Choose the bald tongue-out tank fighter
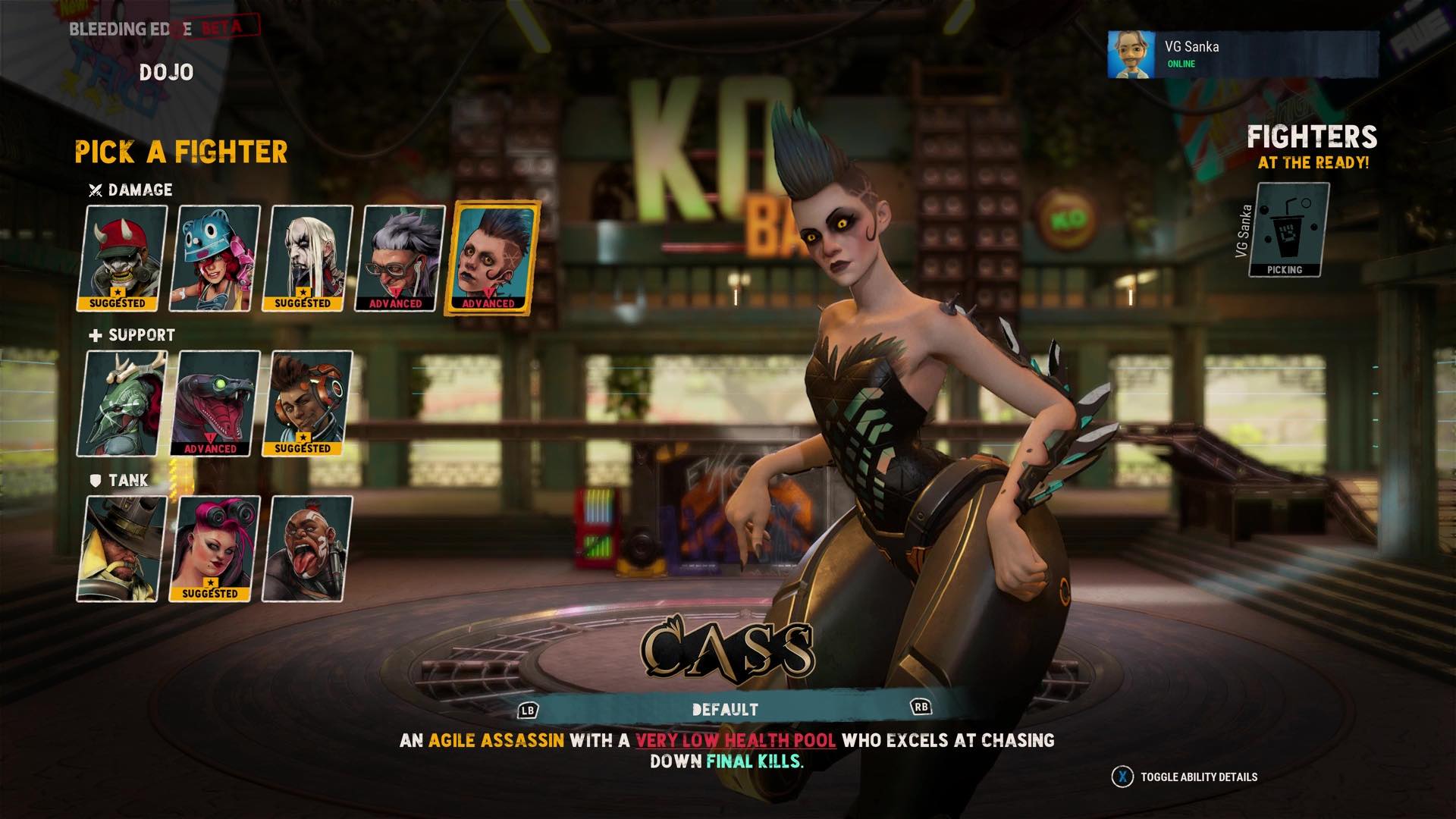The width and height of the screenshot is (1456, 819). (306, 549)
